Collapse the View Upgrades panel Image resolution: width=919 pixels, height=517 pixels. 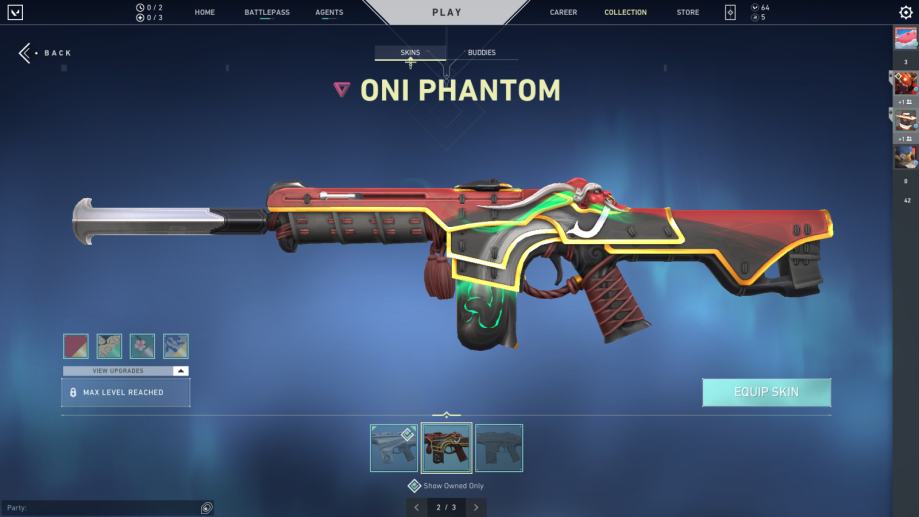[x=180, y=371]
